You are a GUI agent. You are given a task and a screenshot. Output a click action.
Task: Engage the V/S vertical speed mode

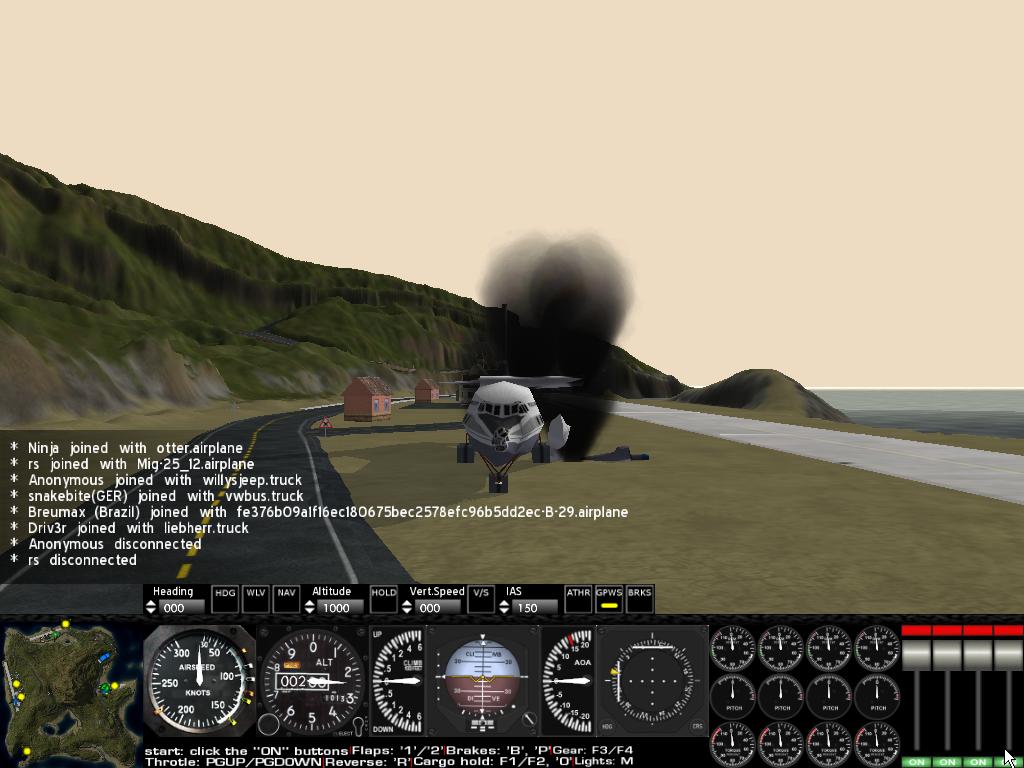[x=481, y=598]
